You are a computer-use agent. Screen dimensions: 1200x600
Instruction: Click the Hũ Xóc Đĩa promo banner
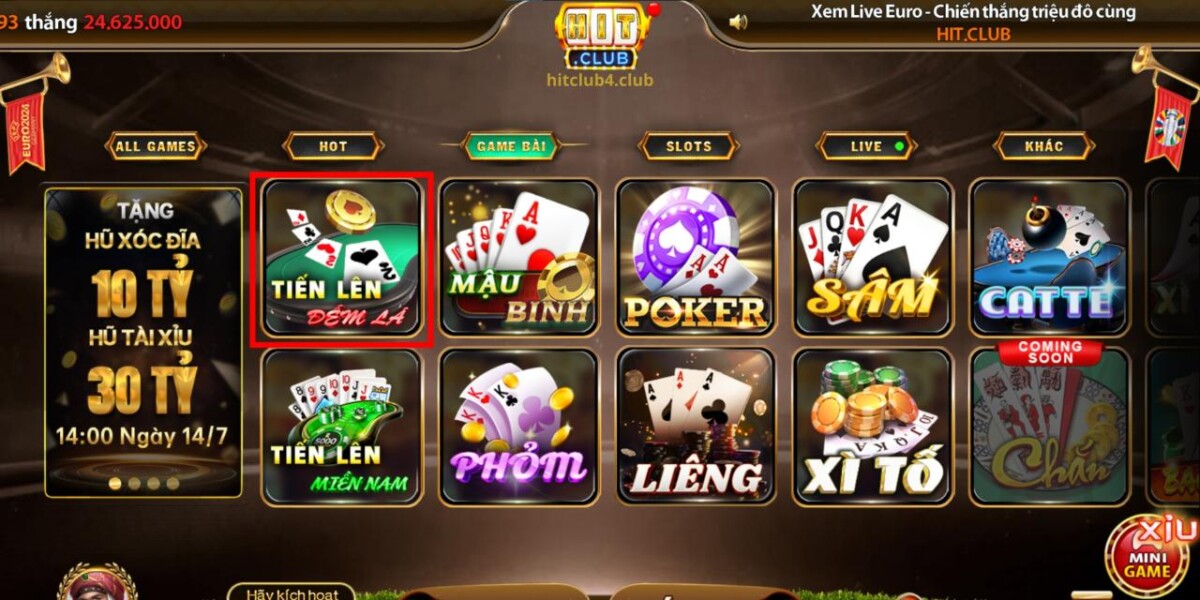click(144, 340)
